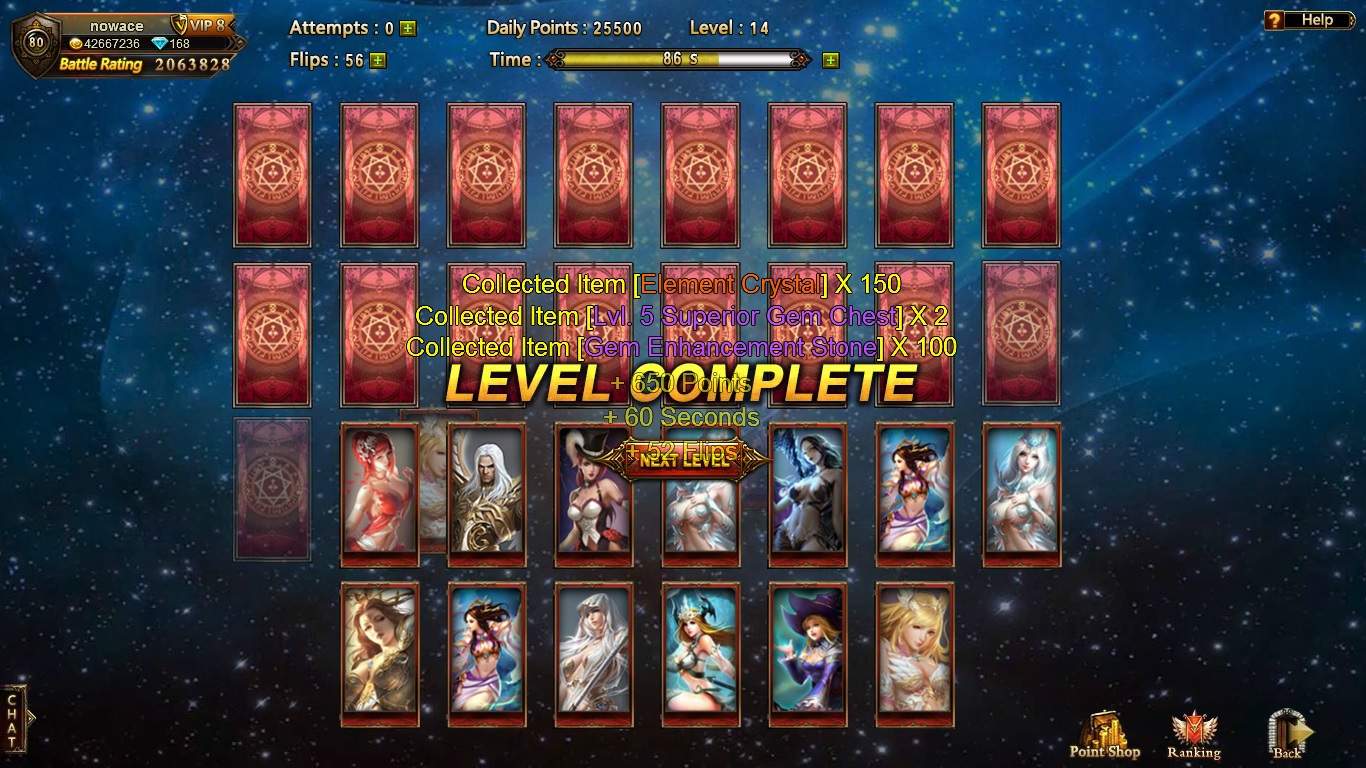
Task: Open the player profile level 80 badge
Action: (36, 44)
